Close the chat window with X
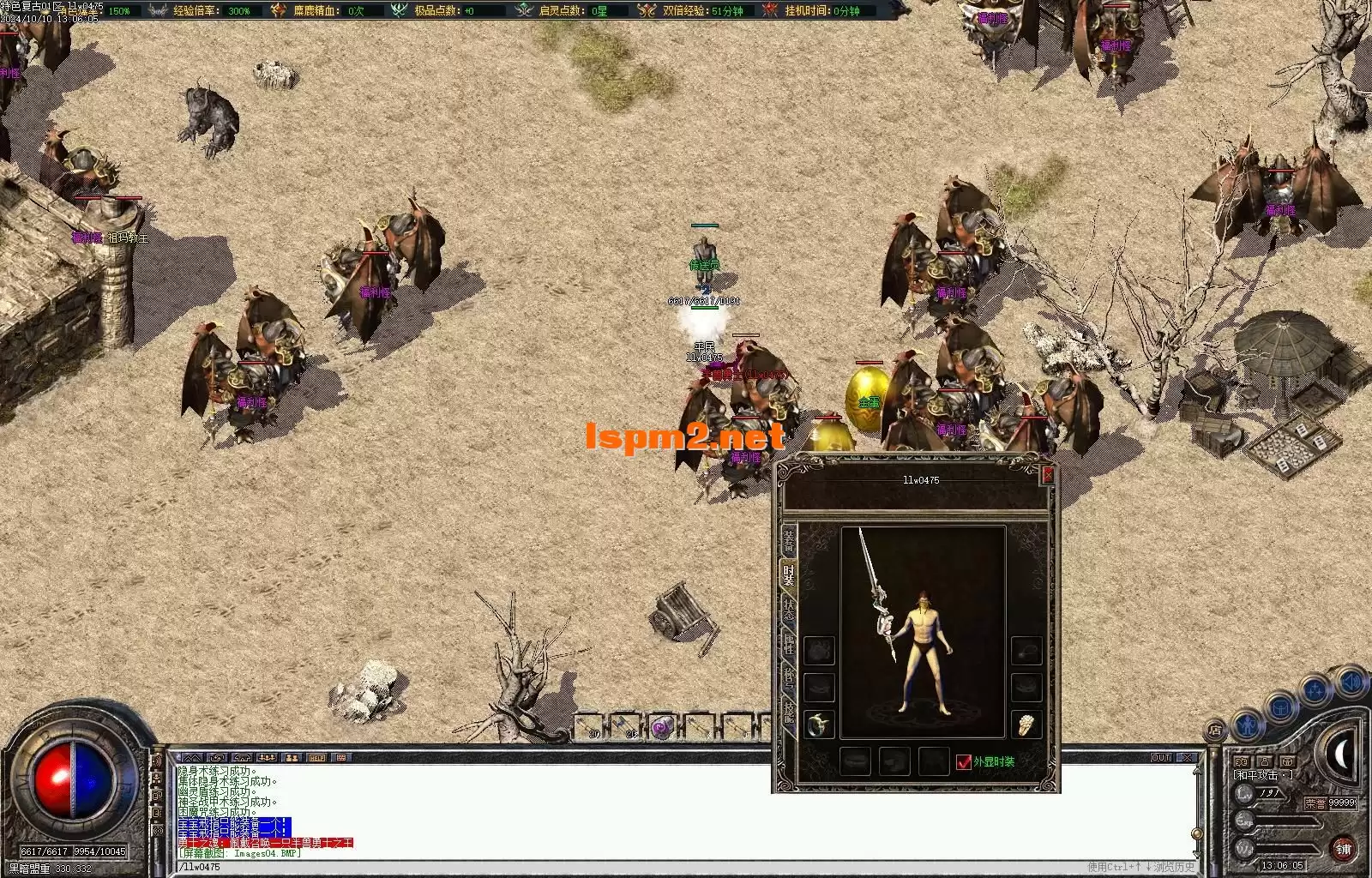The image size is (1372, 878). 1187,758
